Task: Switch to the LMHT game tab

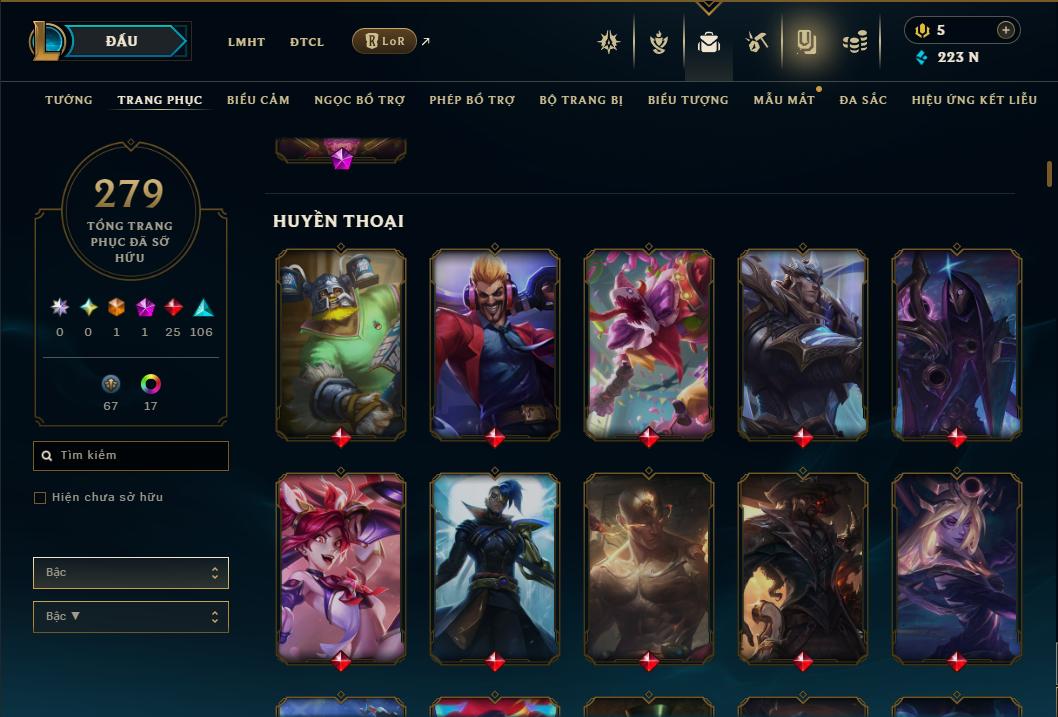Action: (x=246, y=42)
